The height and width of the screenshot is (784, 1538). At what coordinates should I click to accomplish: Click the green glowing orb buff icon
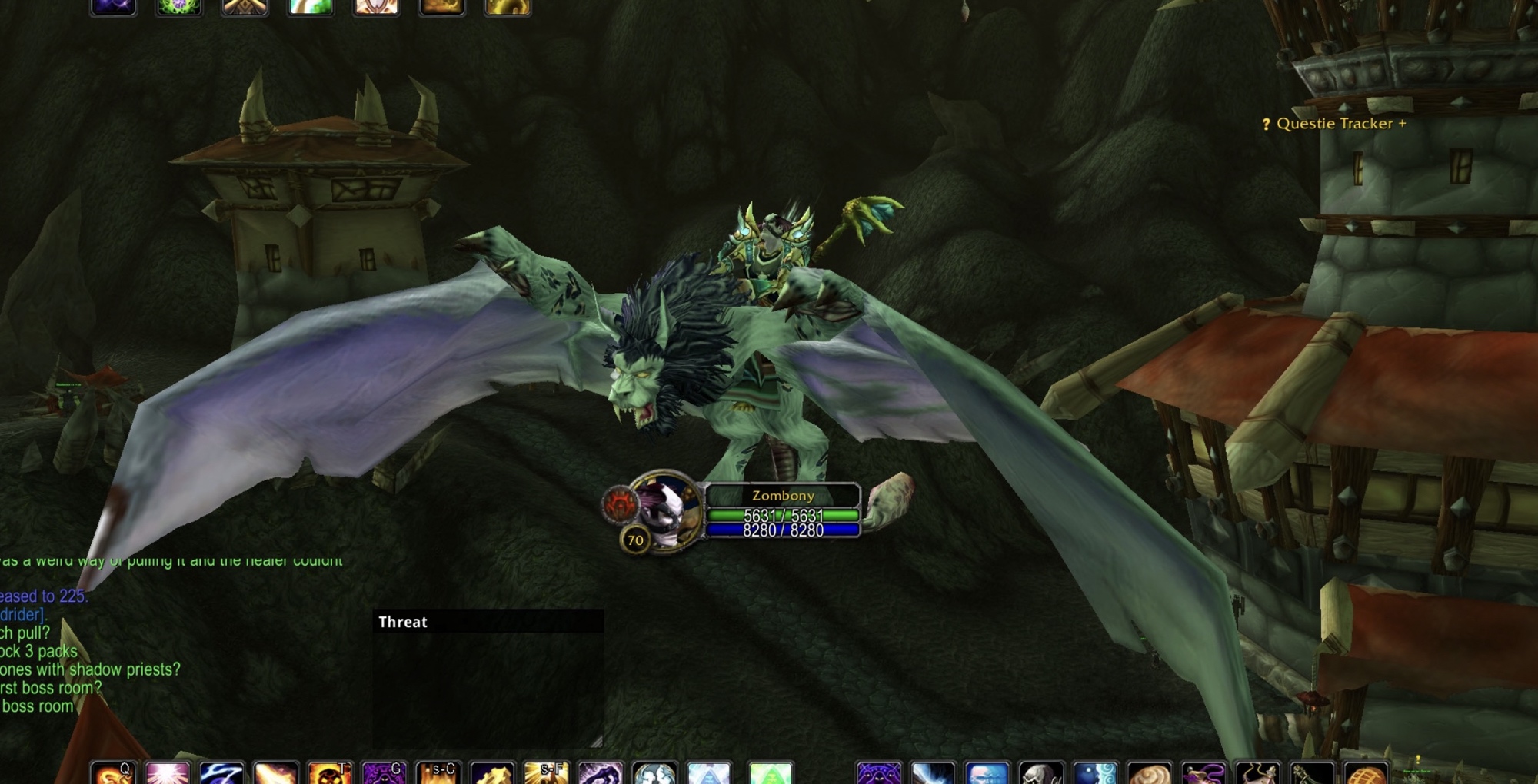tap(179, 7)
